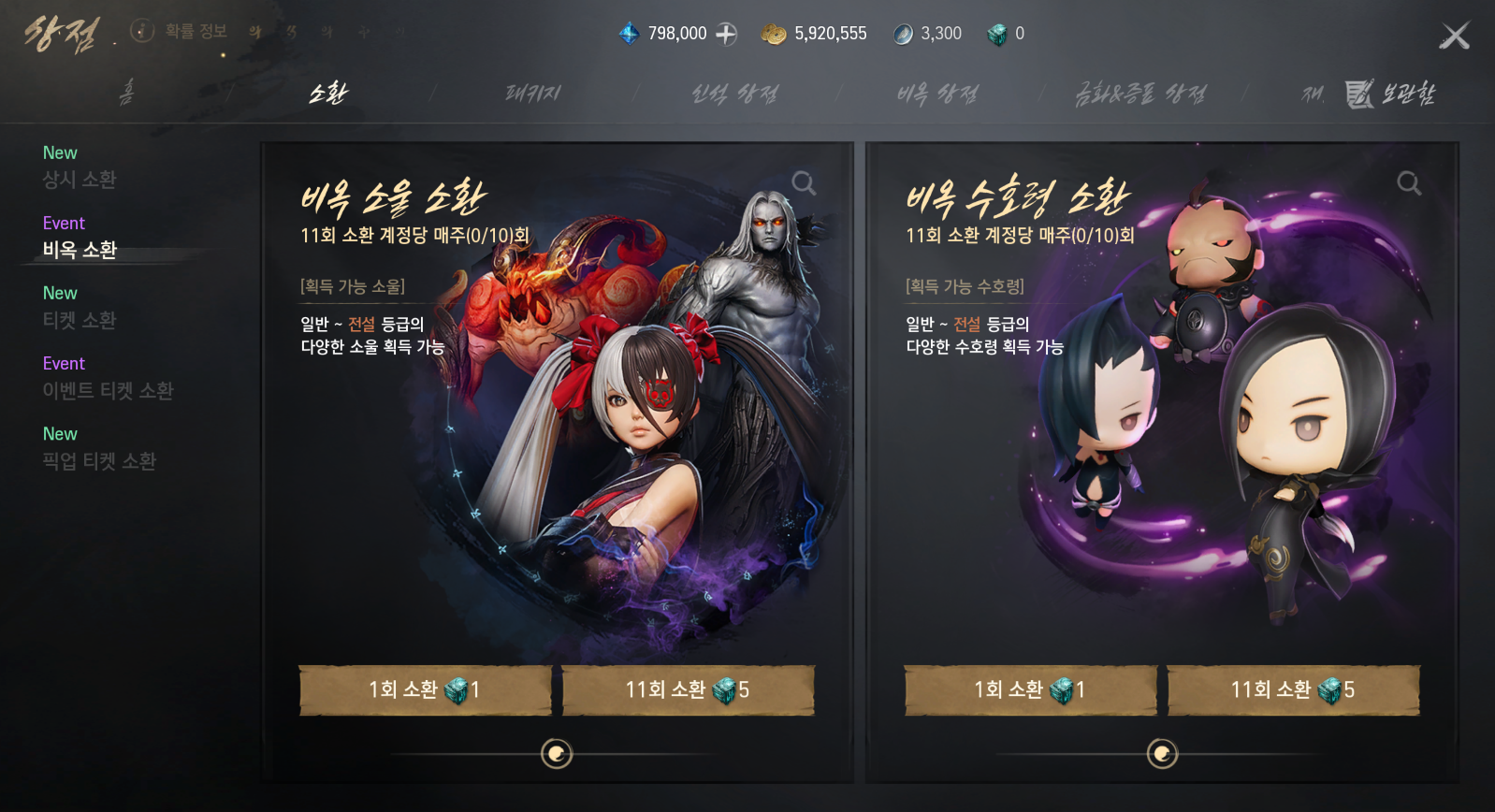The width and height of the screenshot is (1495, 812).
Task: Select the 소환 tab
Action: 328,93
